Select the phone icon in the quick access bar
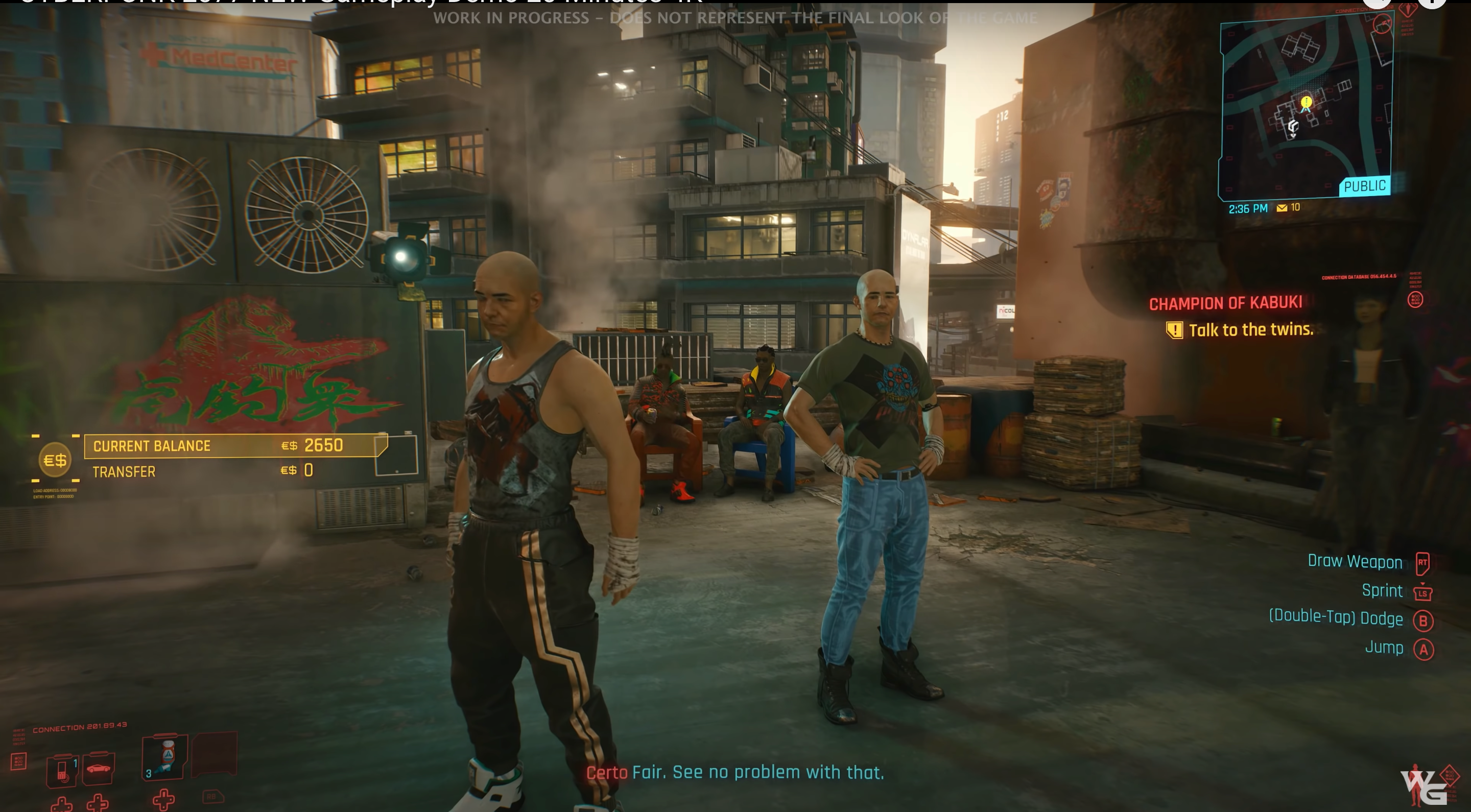The height and width of the screenshot is (812, 1471). point(63,772)
